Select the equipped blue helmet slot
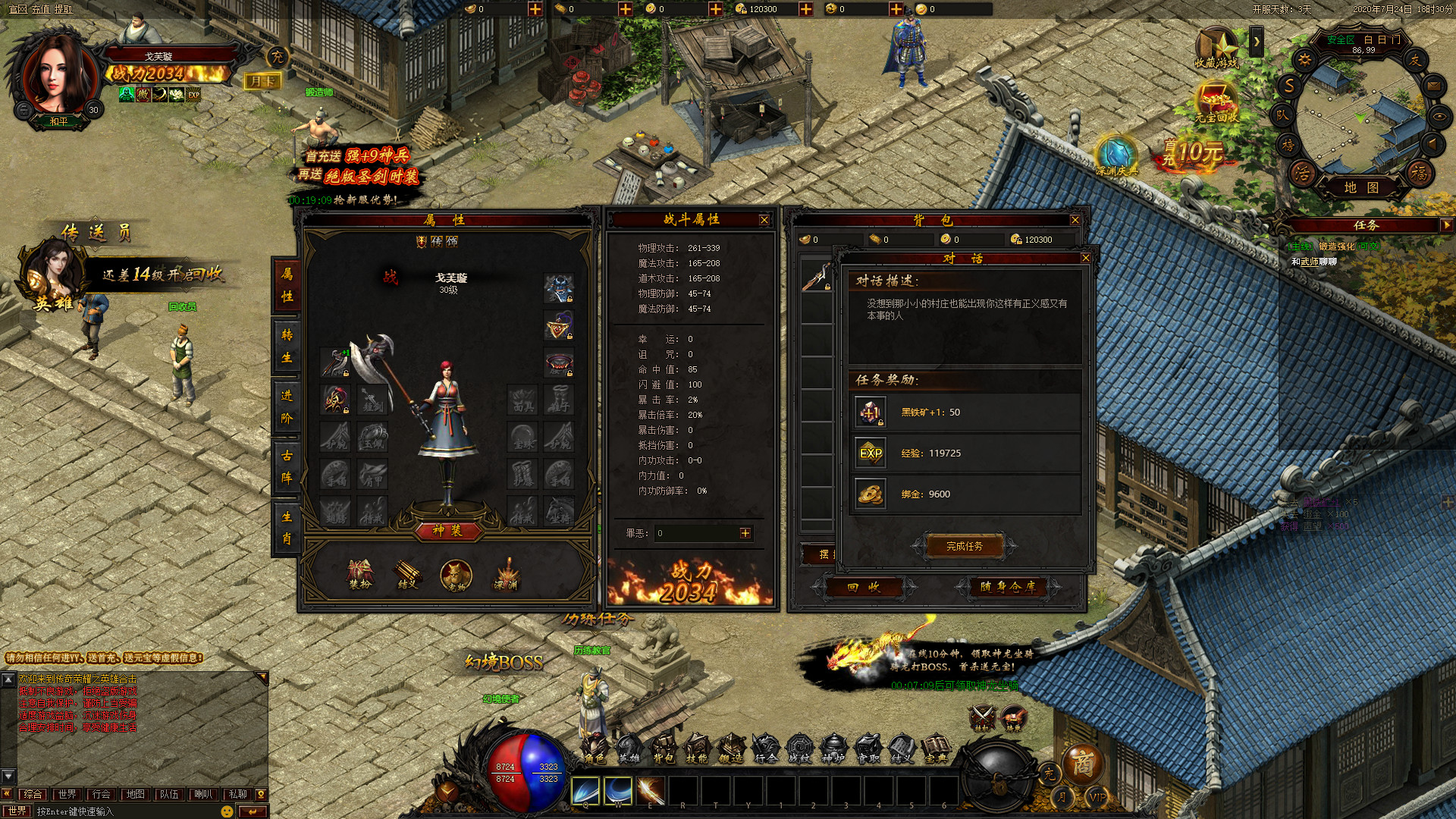The width and height of the screenshot is (1456, 819). [559, 289]
